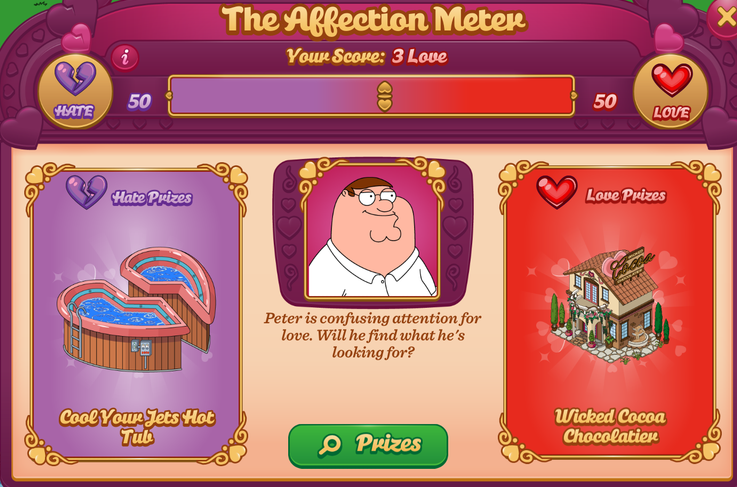Close the Affection Meter window
737x487 pixels.
724,17
